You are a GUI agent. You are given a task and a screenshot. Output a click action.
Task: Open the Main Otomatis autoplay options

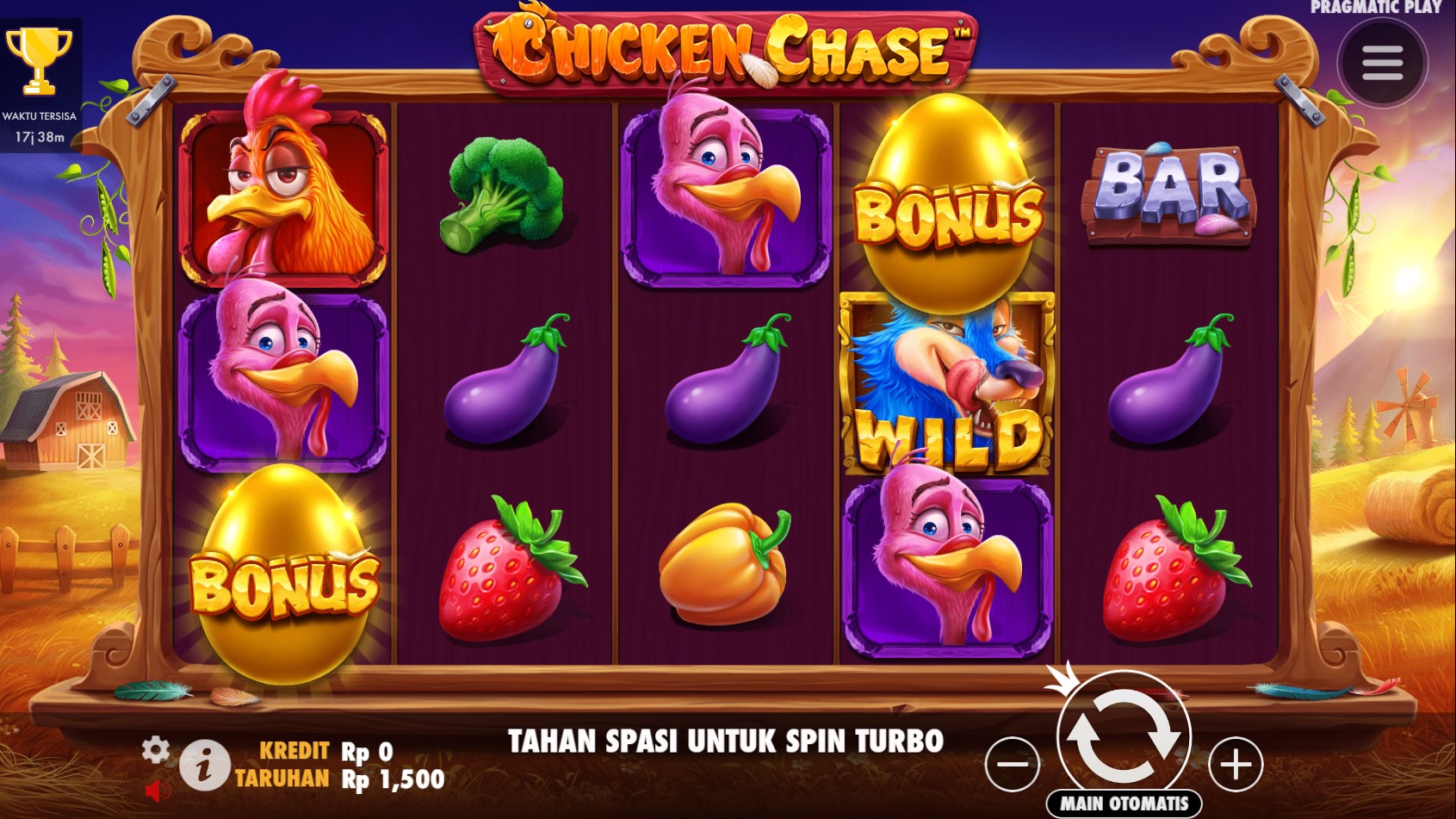[1124, 803]
